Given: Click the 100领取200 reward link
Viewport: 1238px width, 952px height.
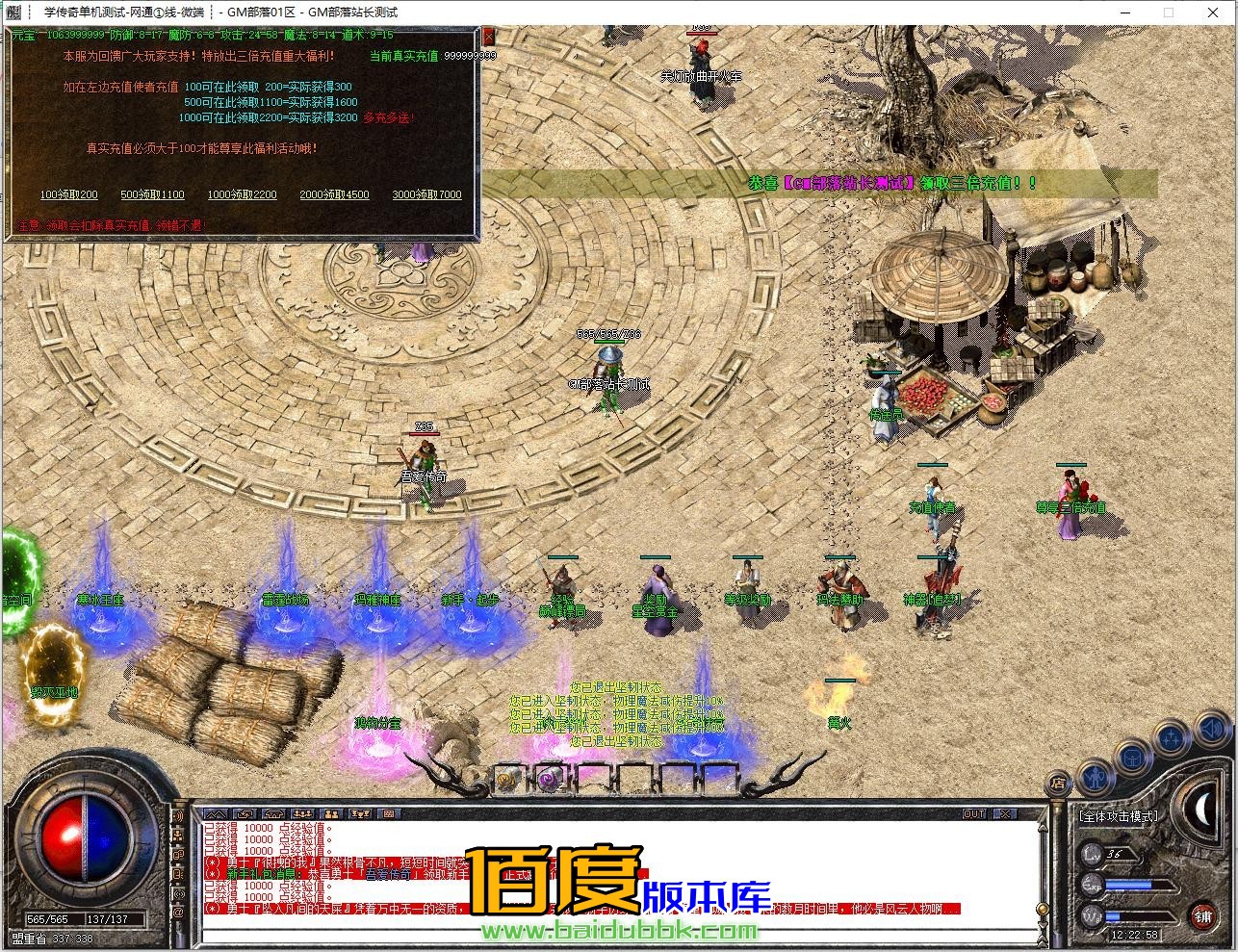Looking at the screenshot, I should point(68,194).
